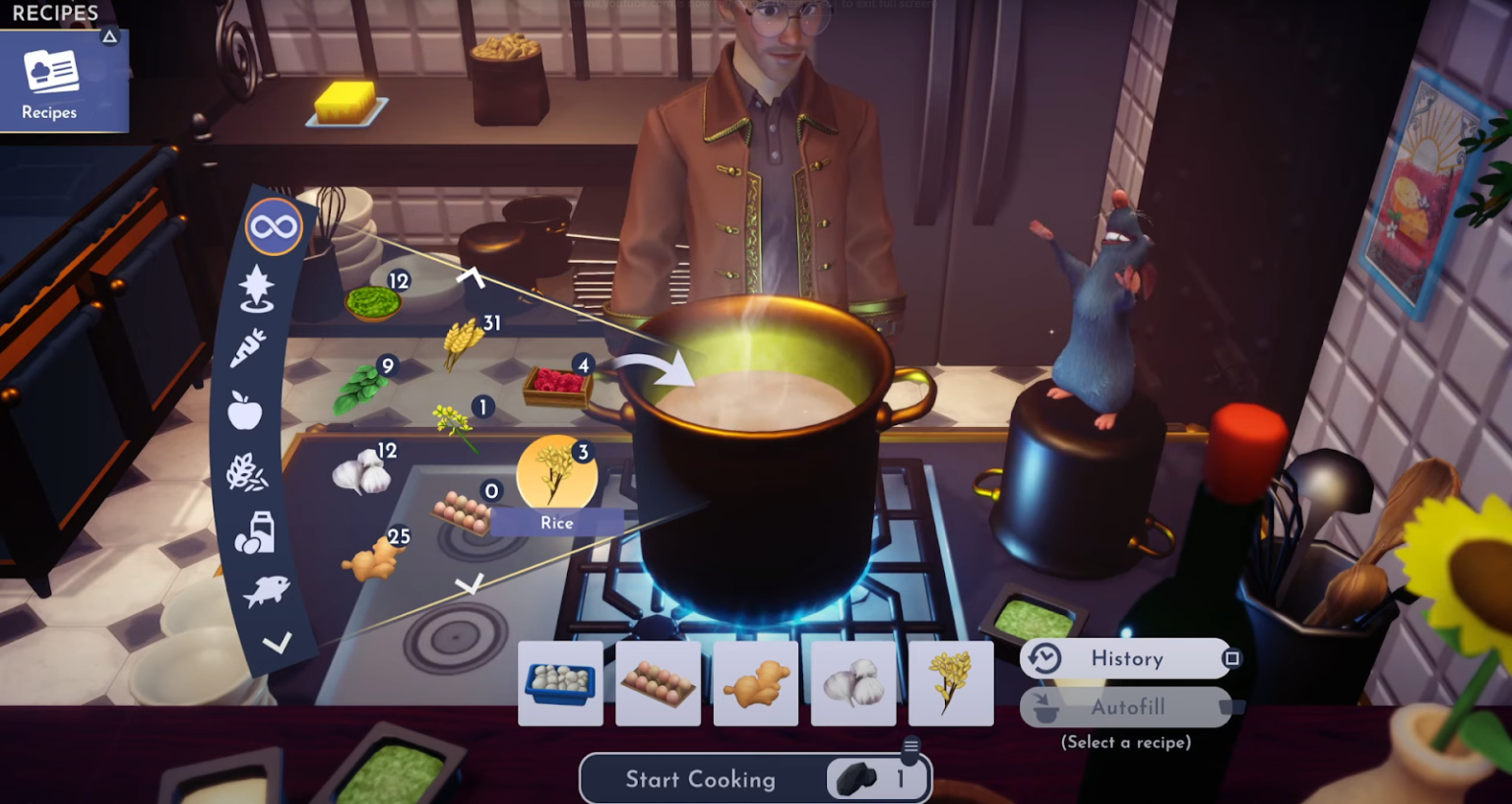The height and width of the screenshot is (804, 1512).
Task: Switch to the dairy and eggs category
Action: [254, 532]
